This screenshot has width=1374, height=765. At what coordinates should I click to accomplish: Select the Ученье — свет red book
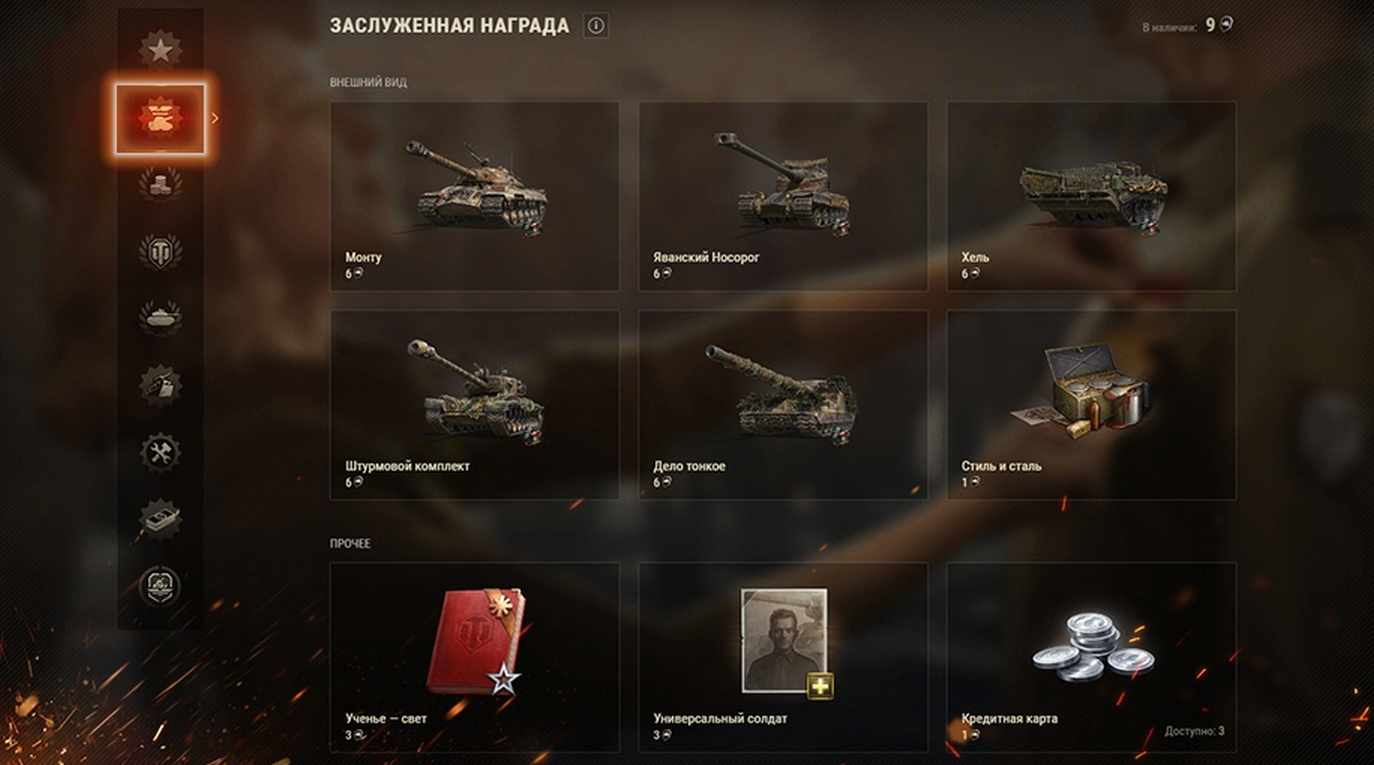[x=474, y=656]
